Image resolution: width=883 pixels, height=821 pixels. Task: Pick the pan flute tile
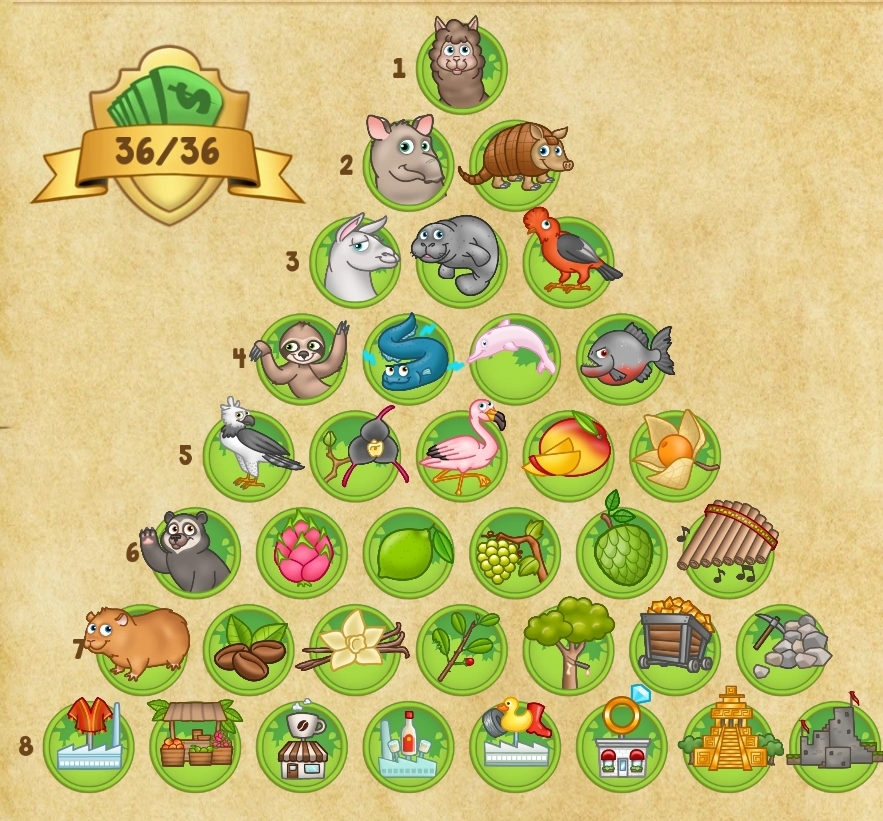click(728, 548)
